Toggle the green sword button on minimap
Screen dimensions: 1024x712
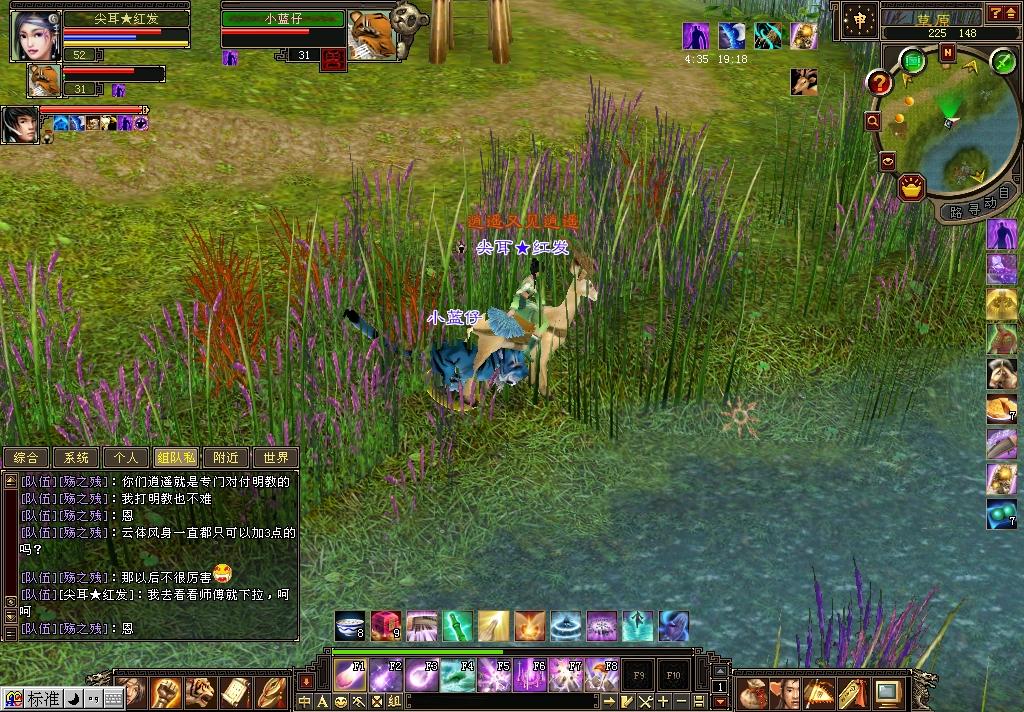[1002, 62]
